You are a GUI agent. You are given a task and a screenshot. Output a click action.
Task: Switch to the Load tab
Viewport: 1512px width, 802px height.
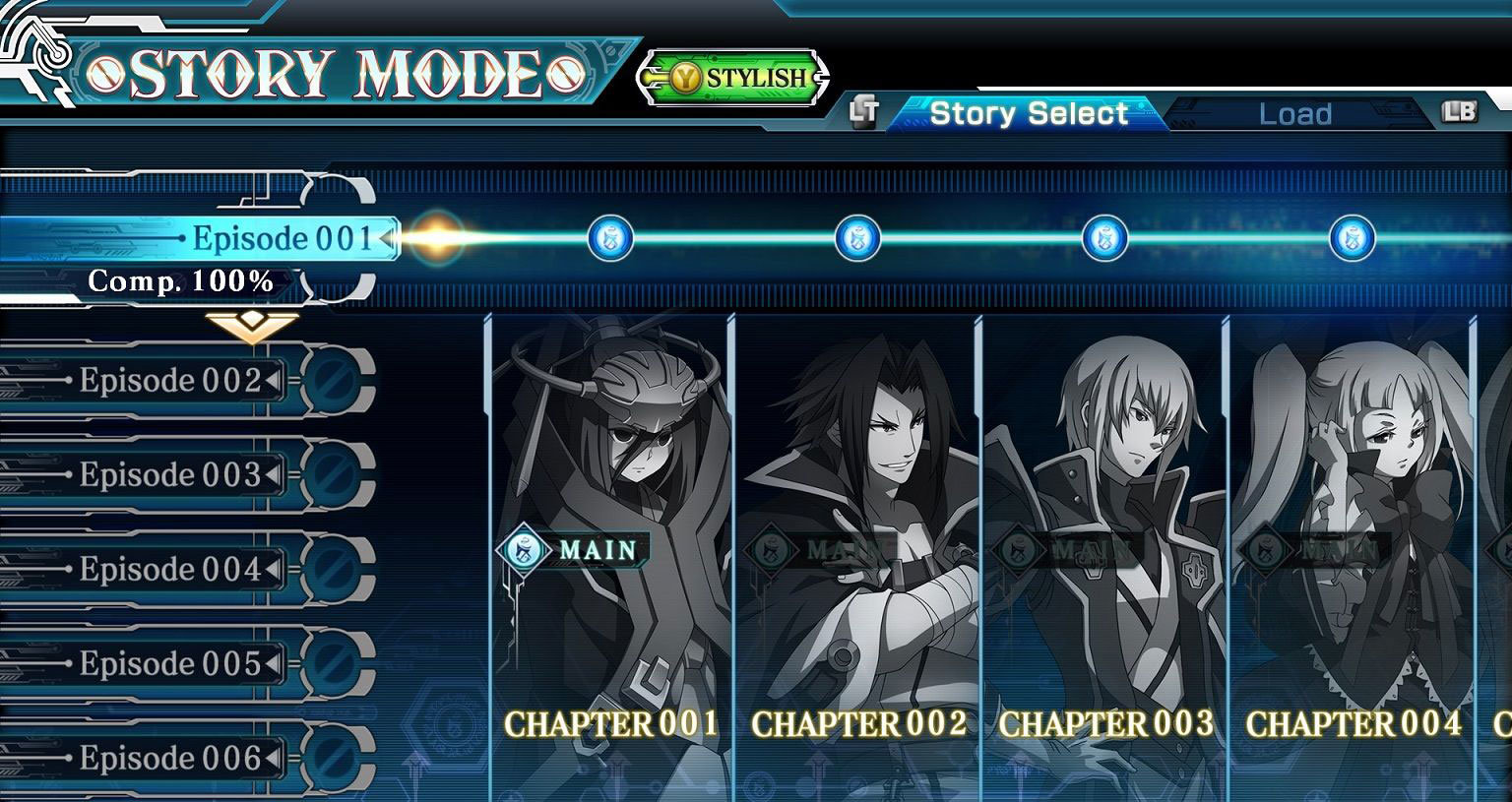(x=1294, y=114)
